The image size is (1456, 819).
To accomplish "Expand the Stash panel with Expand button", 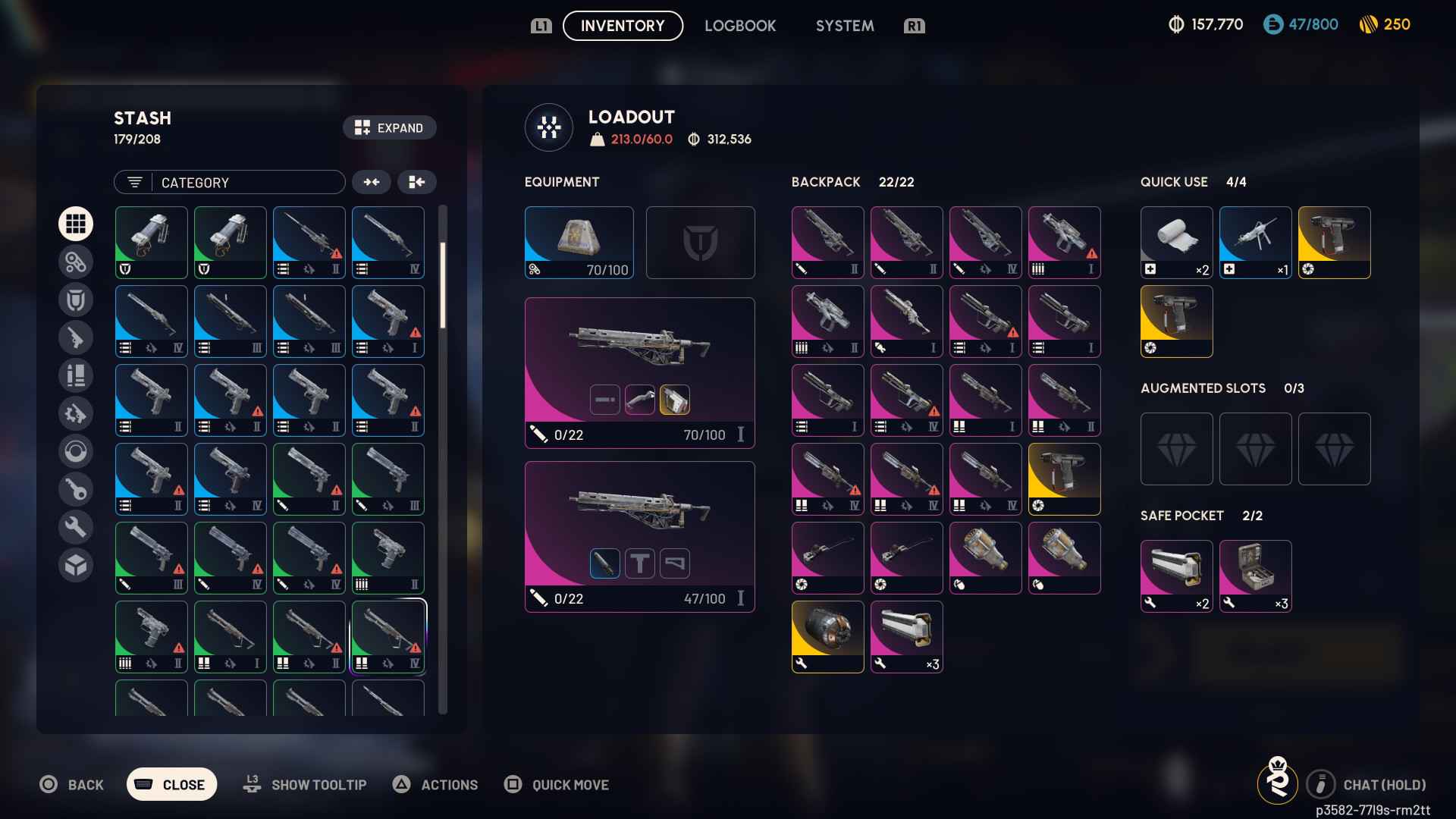I will [x=389, y=127].
